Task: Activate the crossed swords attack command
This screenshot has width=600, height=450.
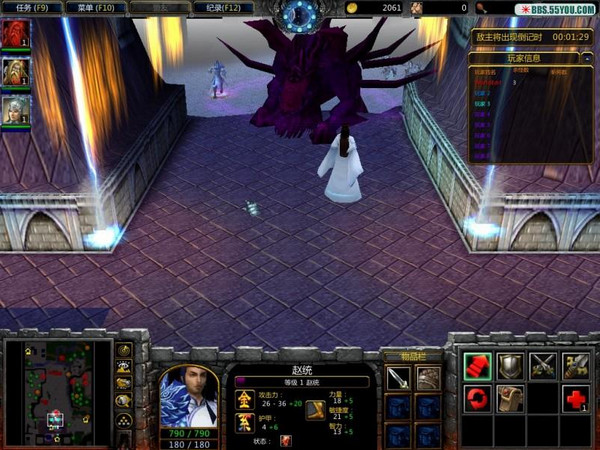Action: coord(544,366)
